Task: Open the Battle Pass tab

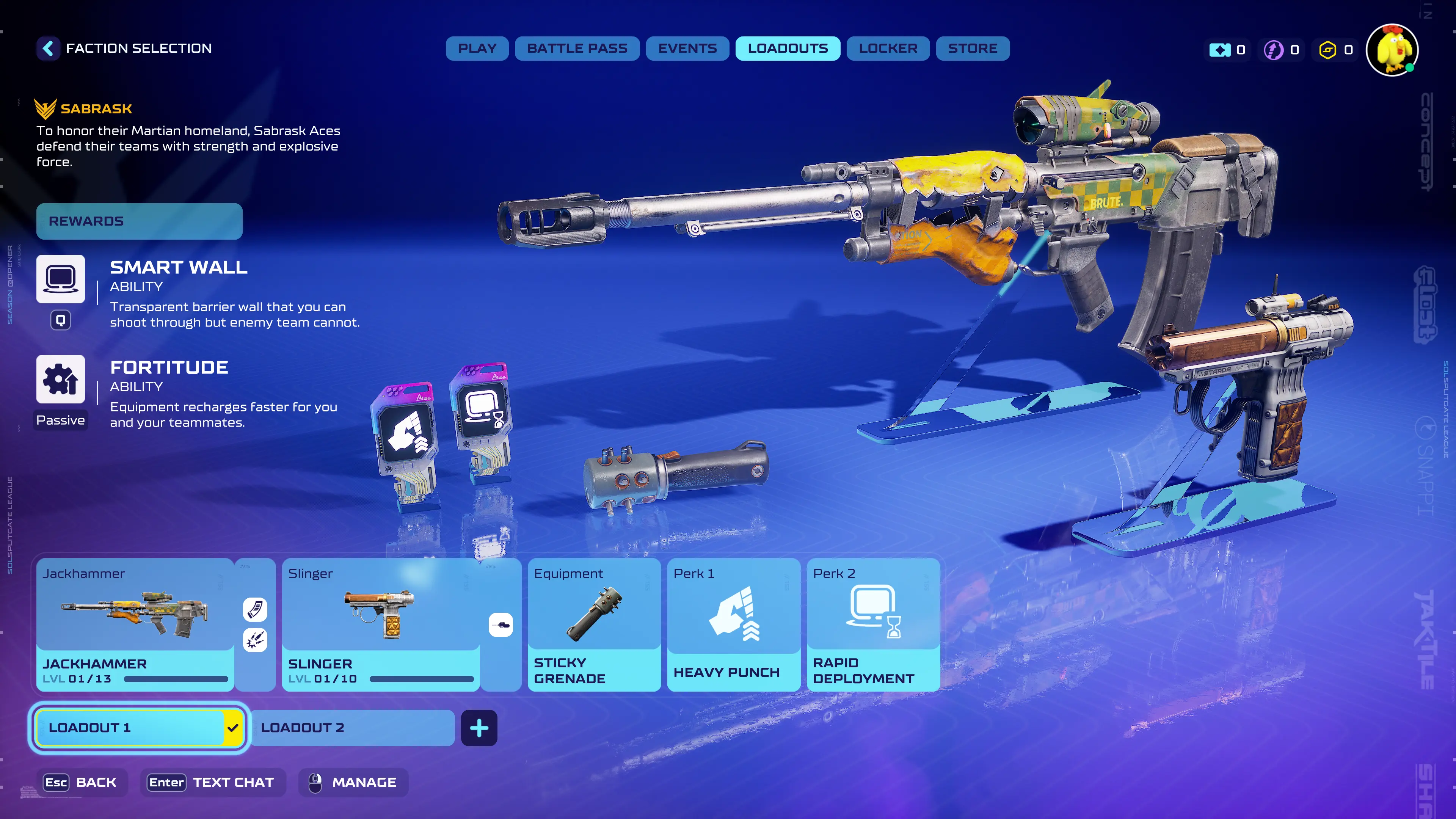Action: pyautogui.click(x=576, y=49)
